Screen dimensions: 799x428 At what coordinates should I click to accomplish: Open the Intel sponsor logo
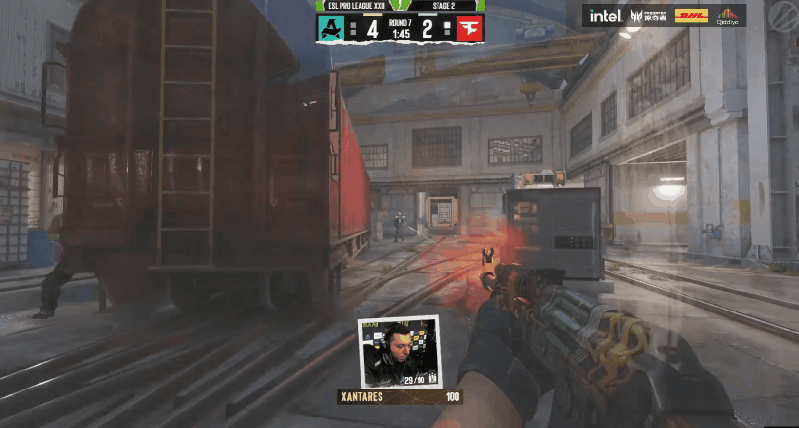click(x=604, y=15)
